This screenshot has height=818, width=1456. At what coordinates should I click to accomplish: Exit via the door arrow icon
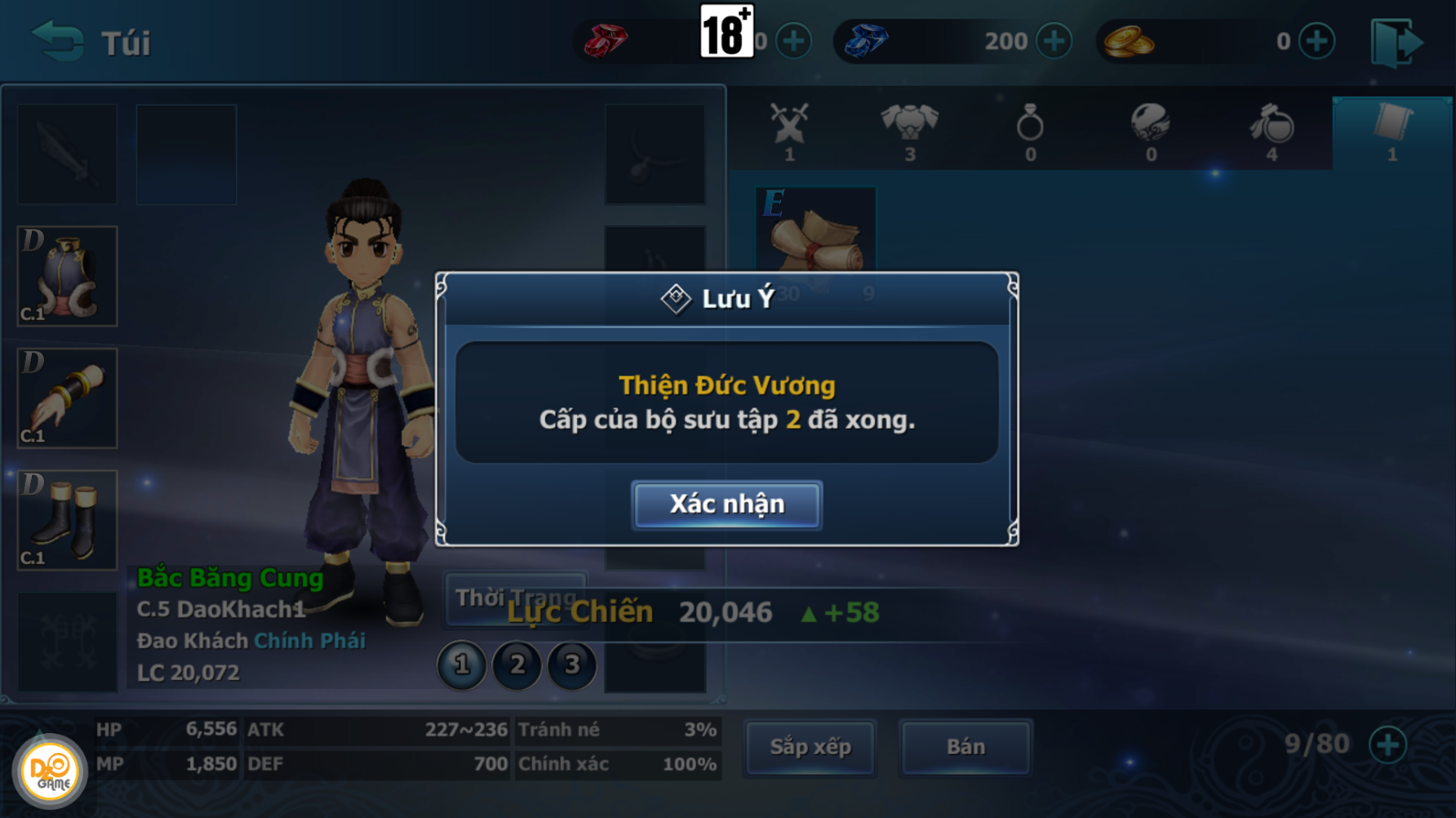tap(1396, 42)
